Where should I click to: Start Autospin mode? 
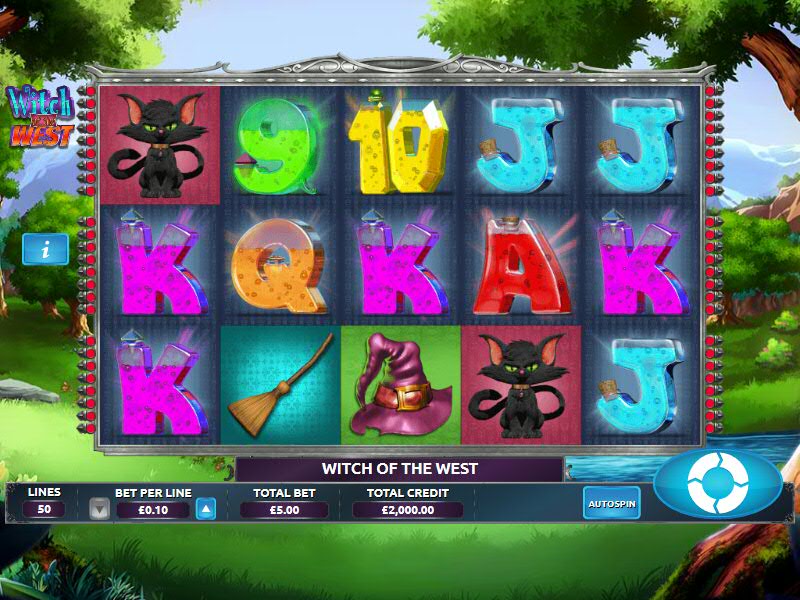coord(611,502)
